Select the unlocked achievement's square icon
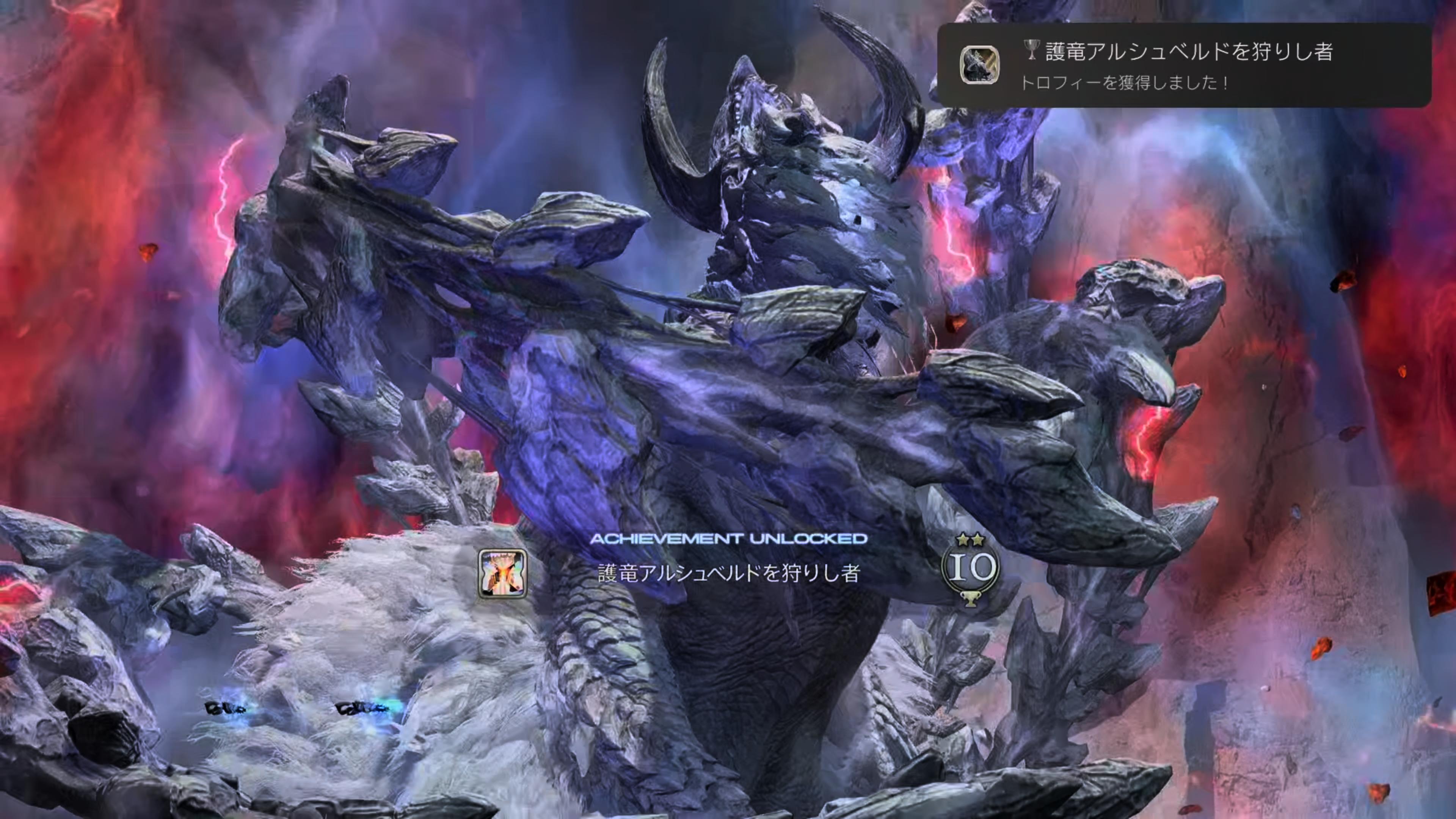 click(x=502, y=574)
